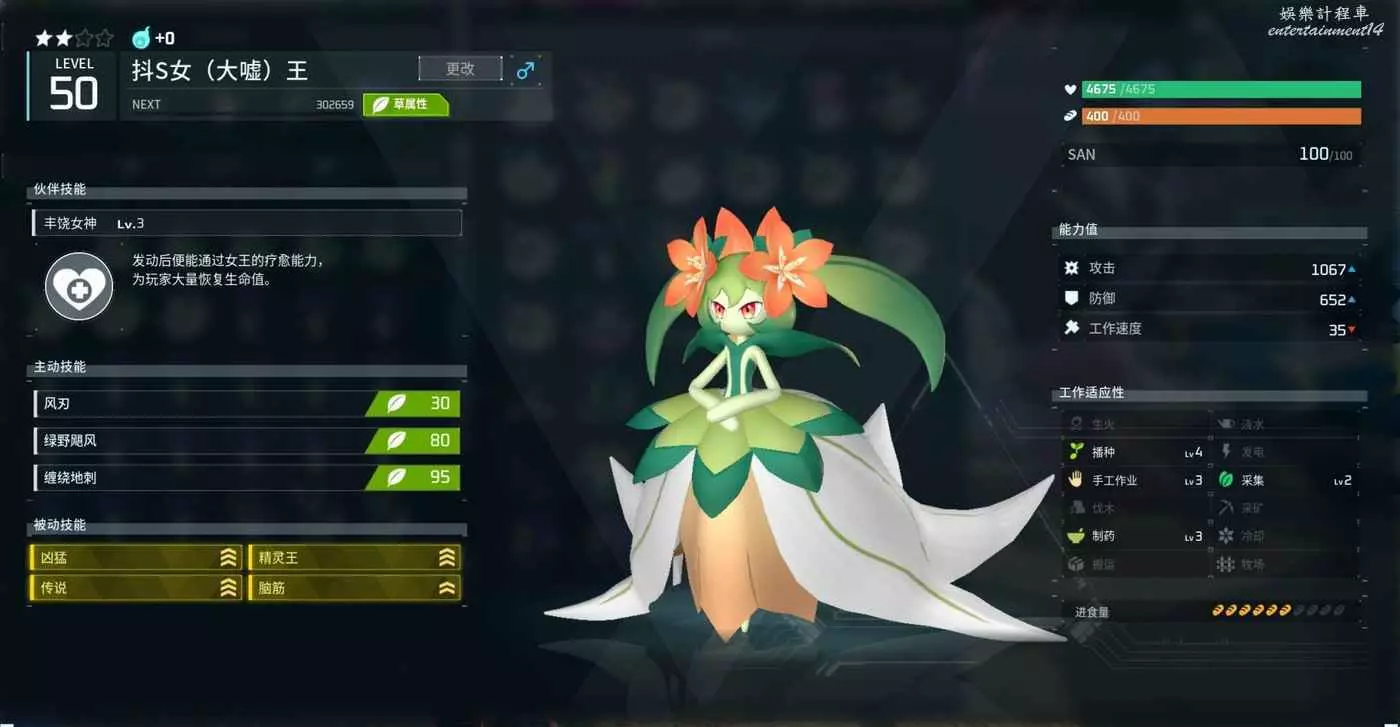Click the 手工作业 work suitability entry

tap(1135, 480)
